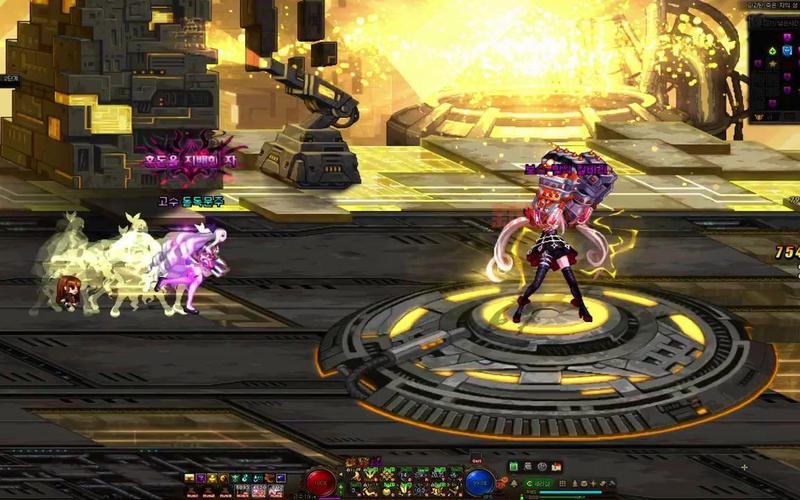Click the purple potion quickslot
The image size is (800, 500).
tap(200, 478)
